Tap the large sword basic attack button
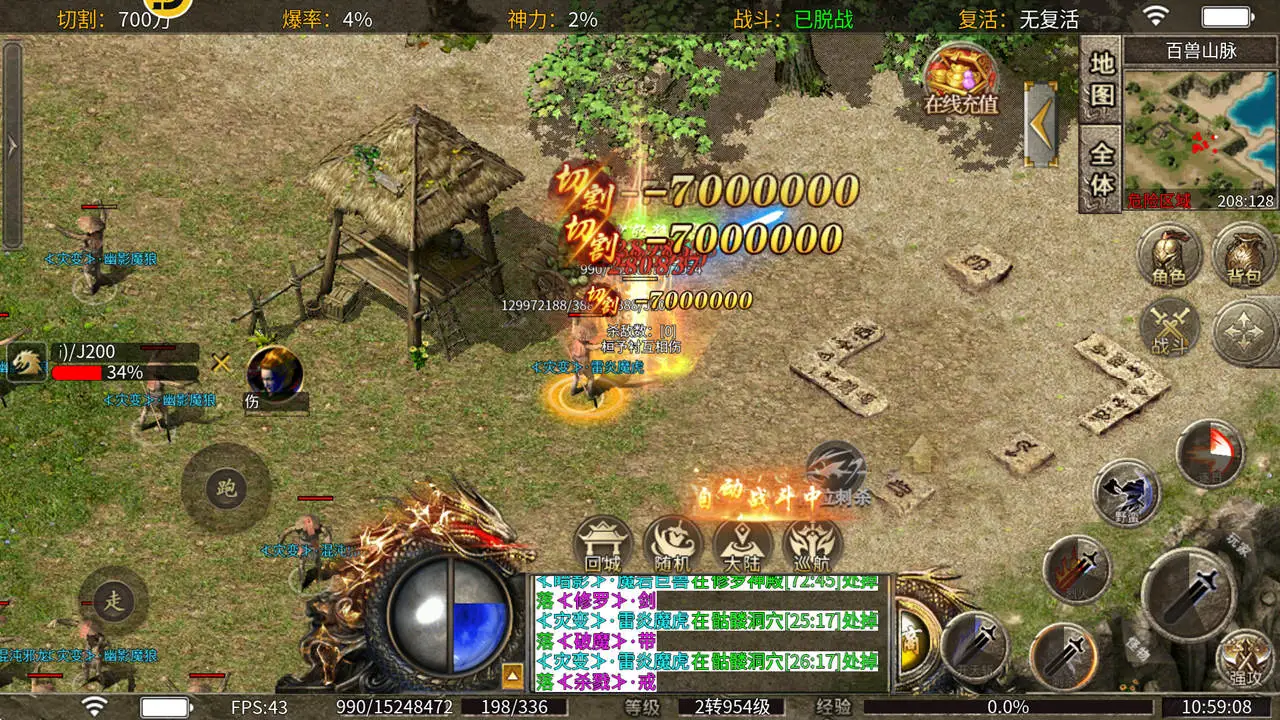The height and width of the screenshot is (720, 1280). point(1189,595)
